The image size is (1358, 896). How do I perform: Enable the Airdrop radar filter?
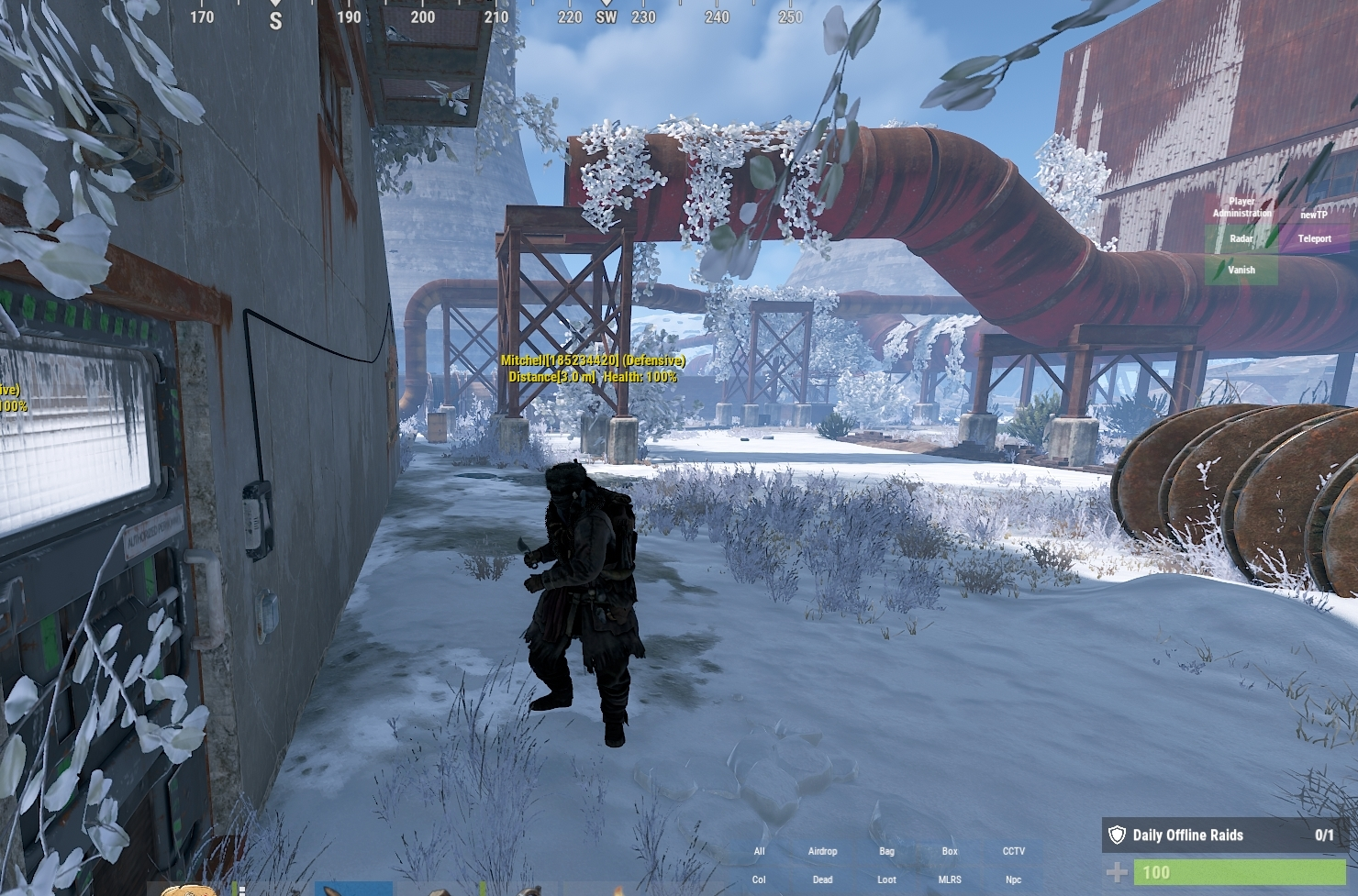pos(822,851)
